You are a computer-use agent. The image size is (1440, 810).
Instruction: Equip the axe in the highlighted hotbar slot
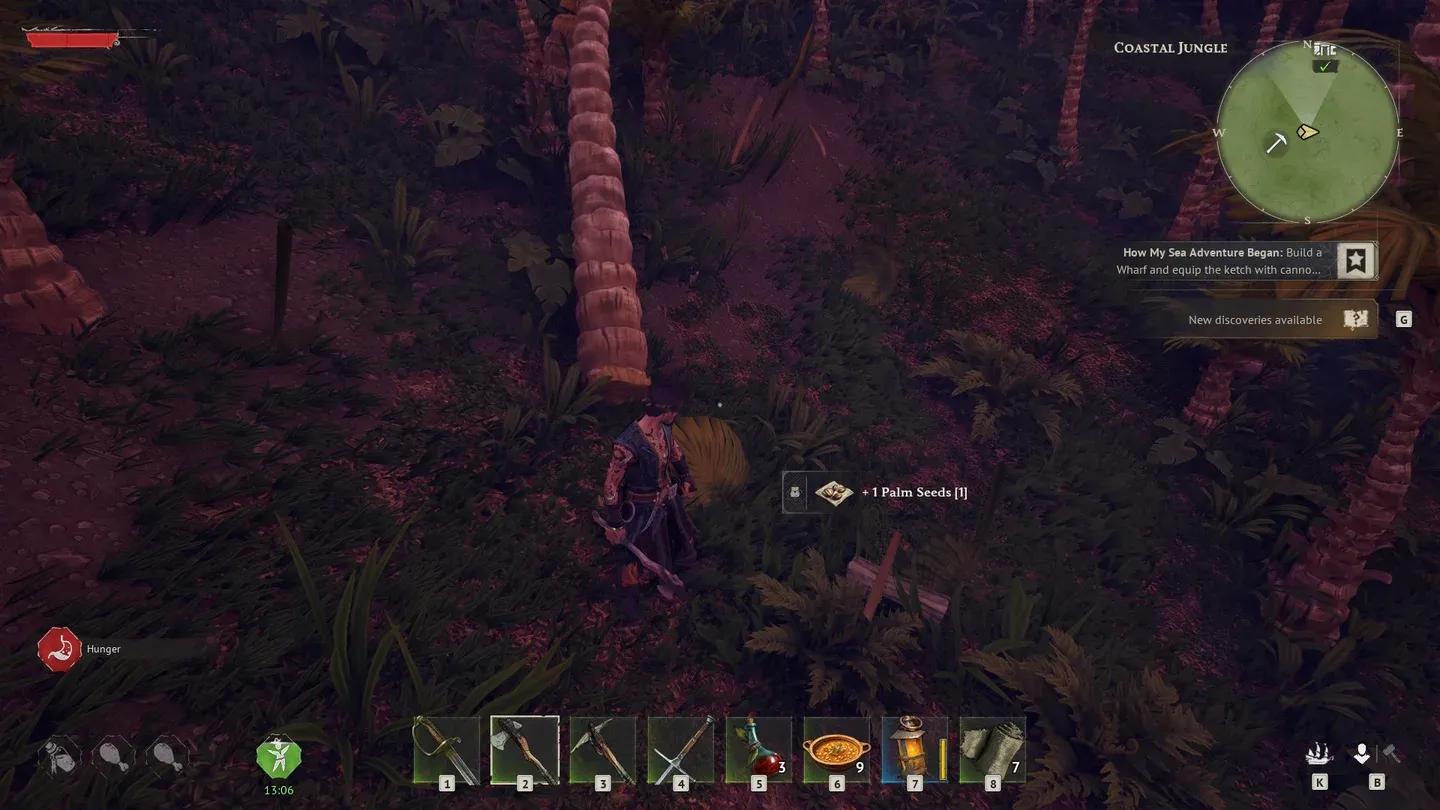(524, 750)
